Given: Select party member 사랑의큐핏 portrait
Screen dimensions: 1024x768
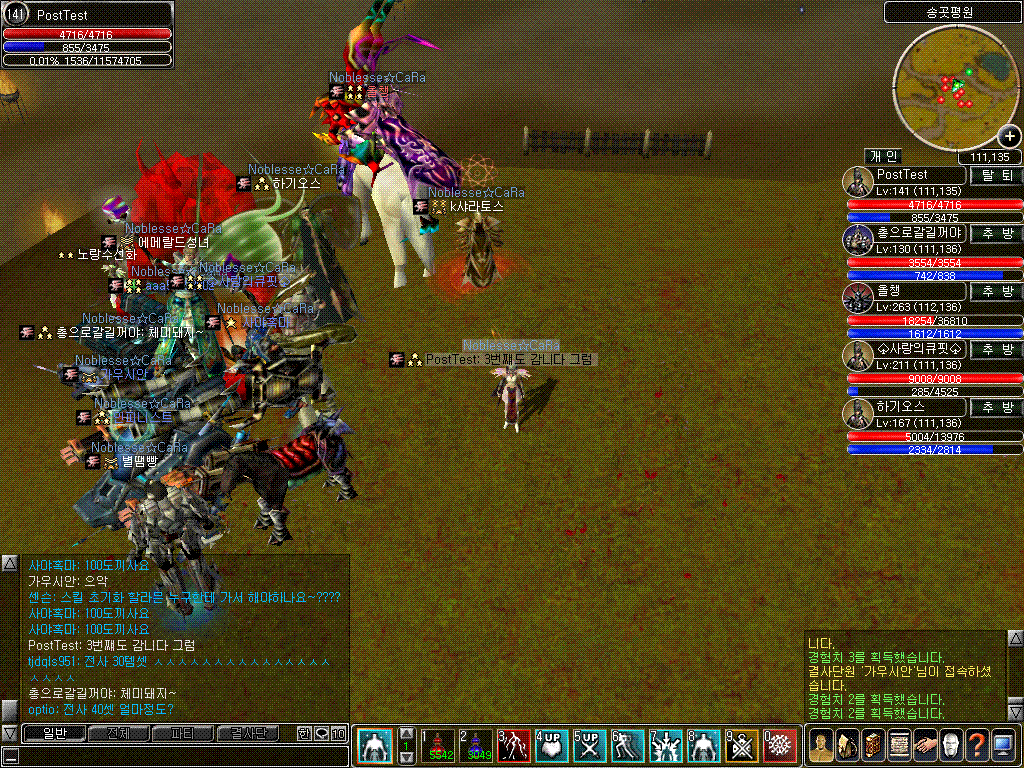Looking at the screenshot, I should 858,353.
